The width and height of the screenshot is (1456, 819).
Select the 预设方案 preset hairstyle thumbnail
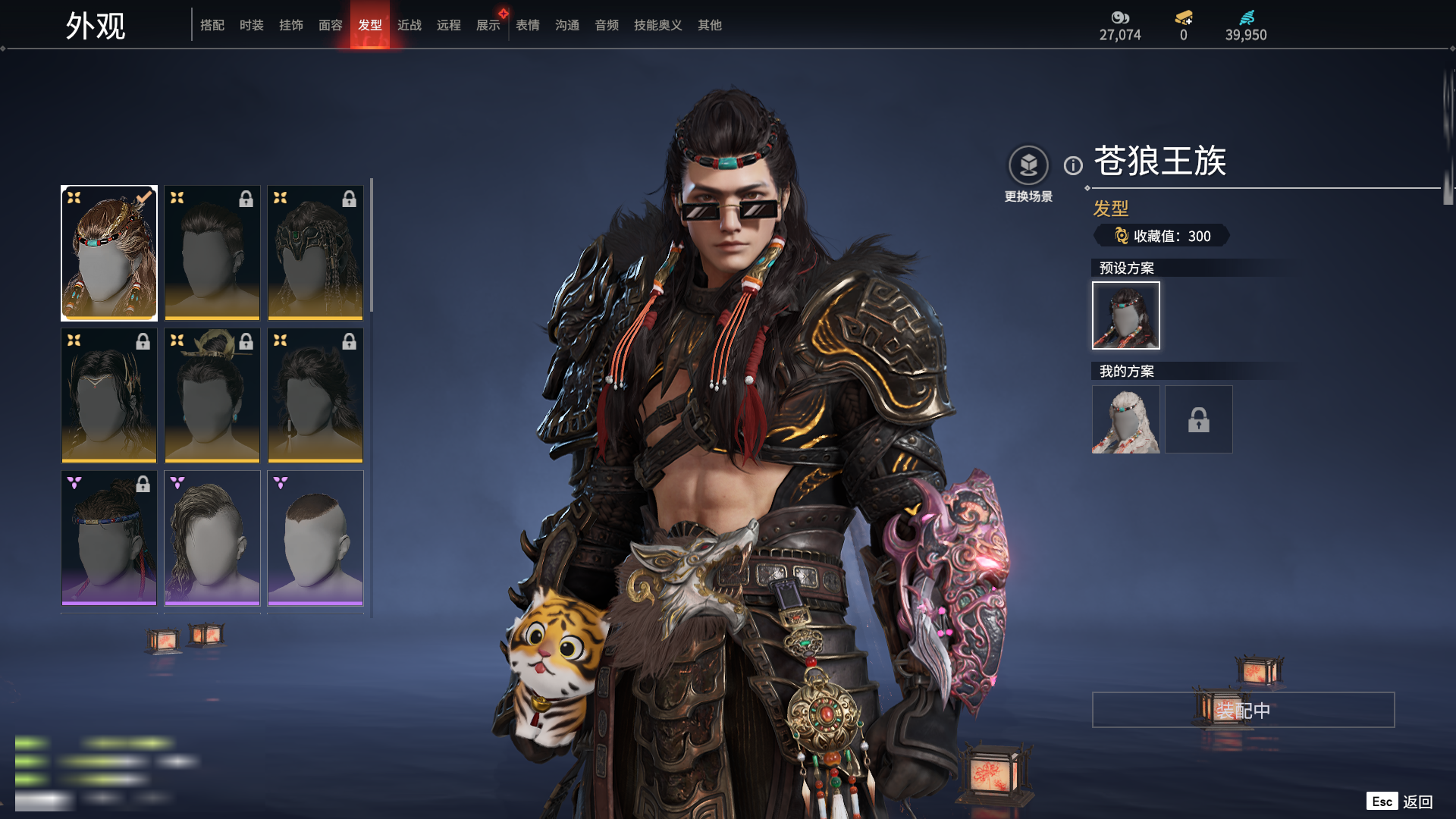click(x=1125, y=315)
